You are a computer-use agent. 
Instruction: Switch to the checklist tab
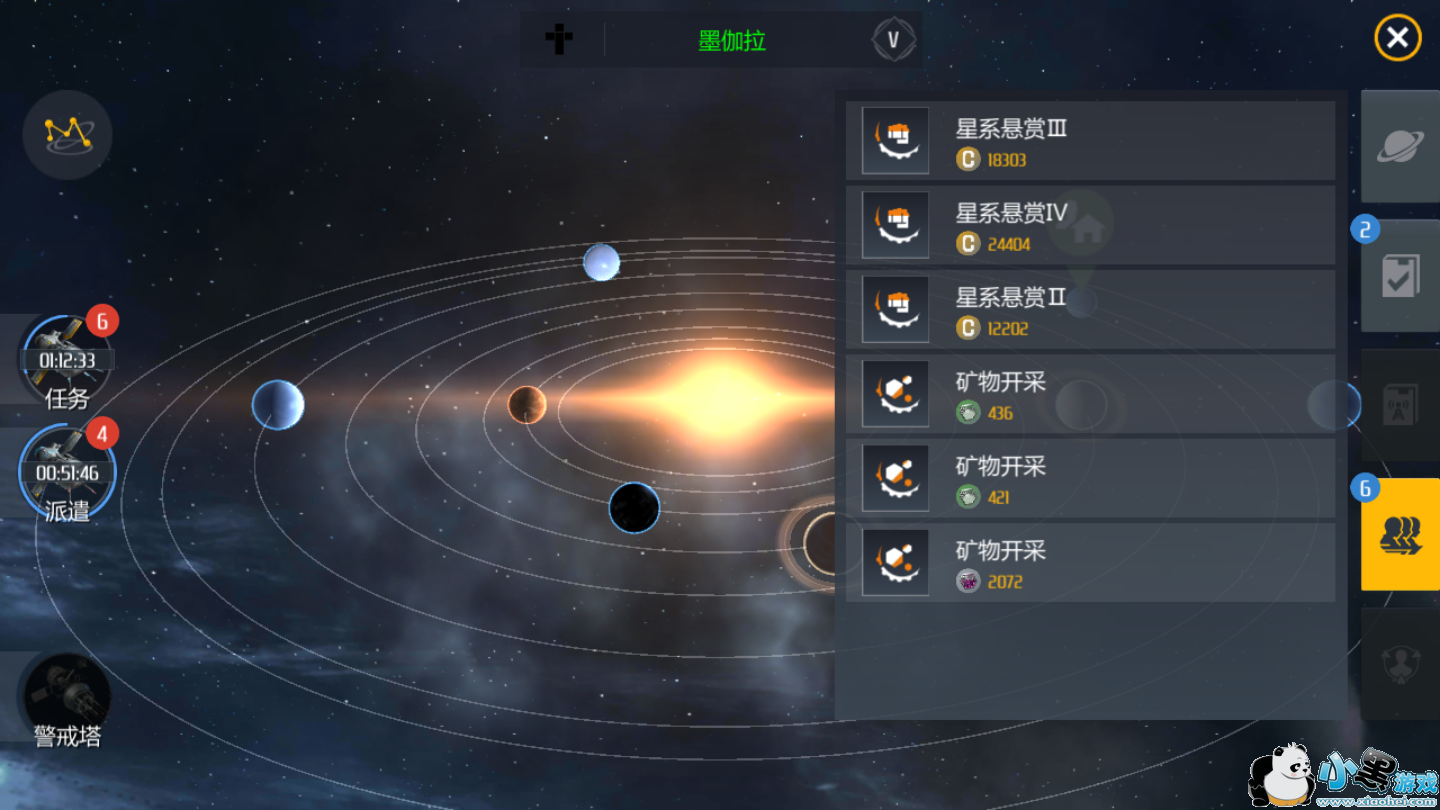pos(1400,277)
